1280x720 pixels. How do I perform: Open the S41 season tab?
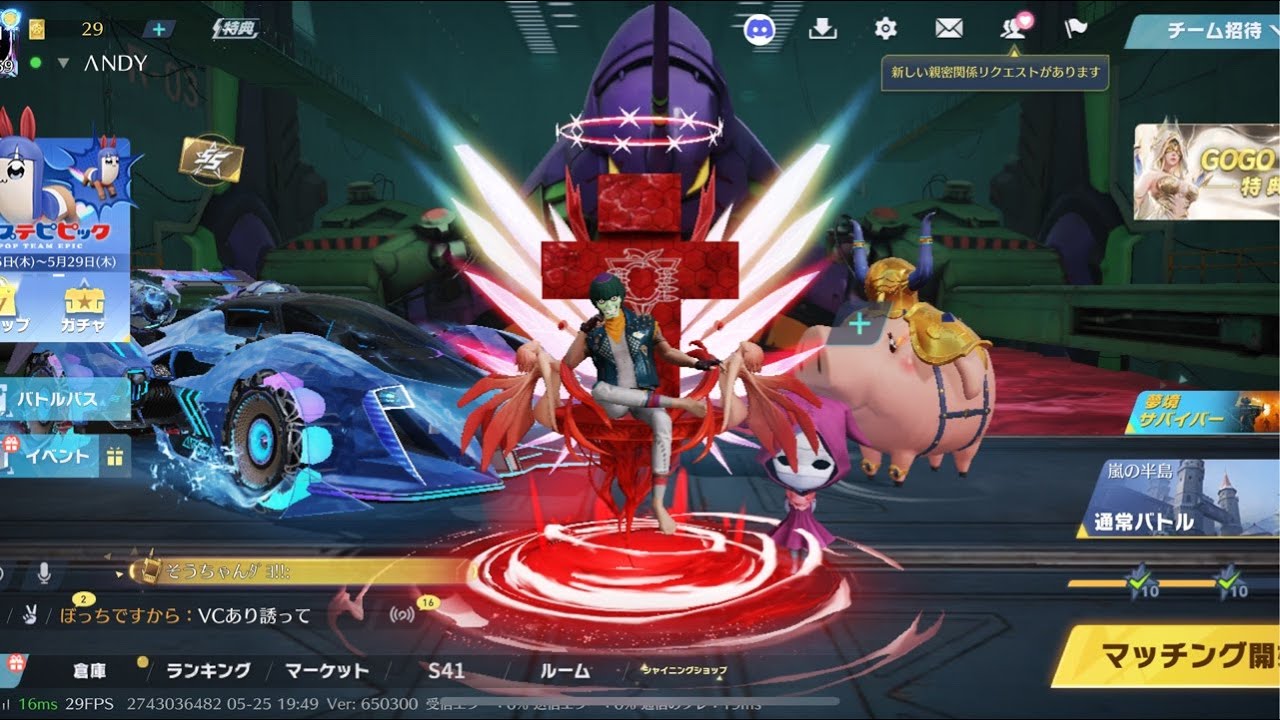tap(446, 671)
